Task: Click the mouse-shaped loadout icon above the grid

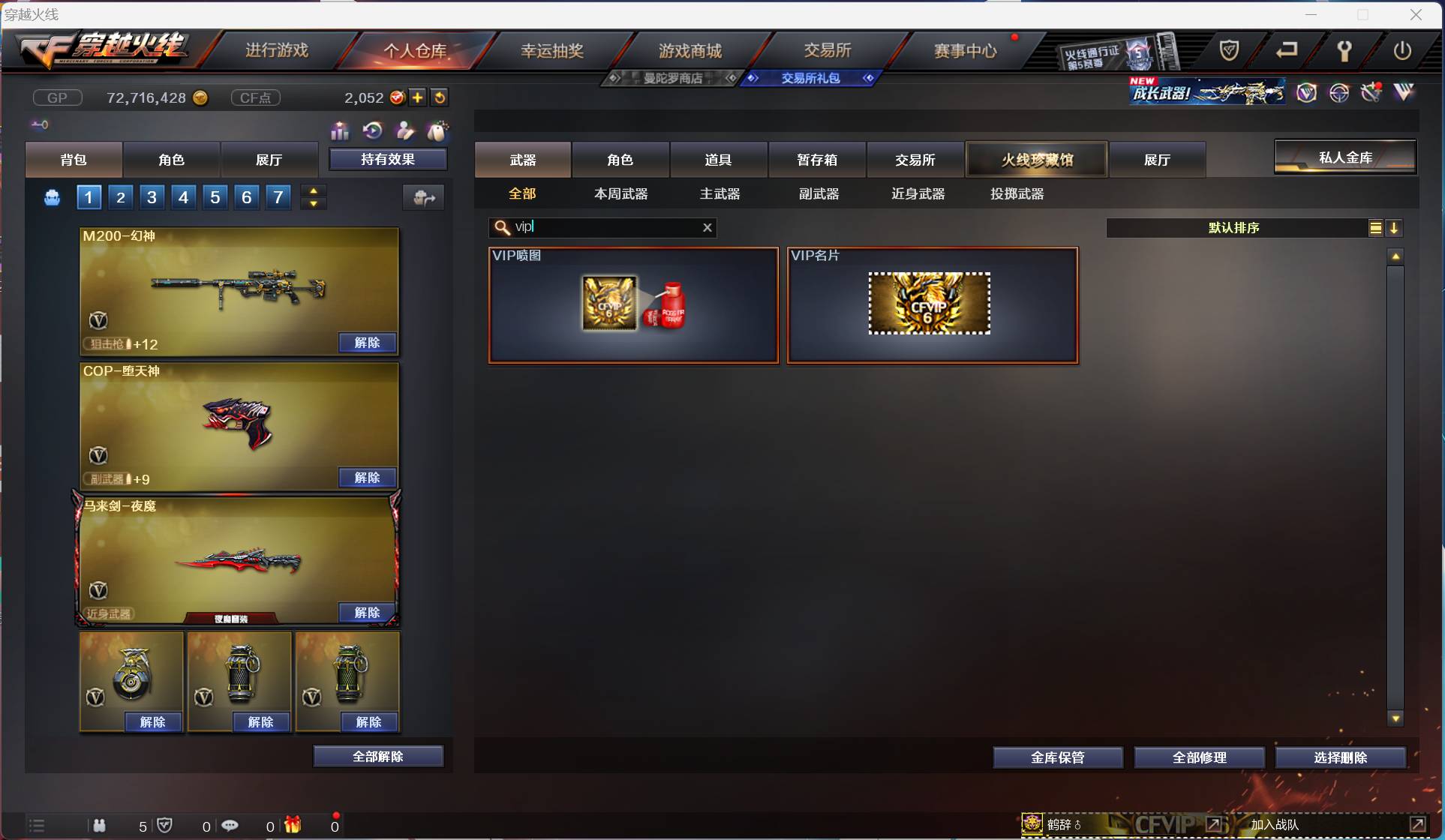Action: [438, 130]
